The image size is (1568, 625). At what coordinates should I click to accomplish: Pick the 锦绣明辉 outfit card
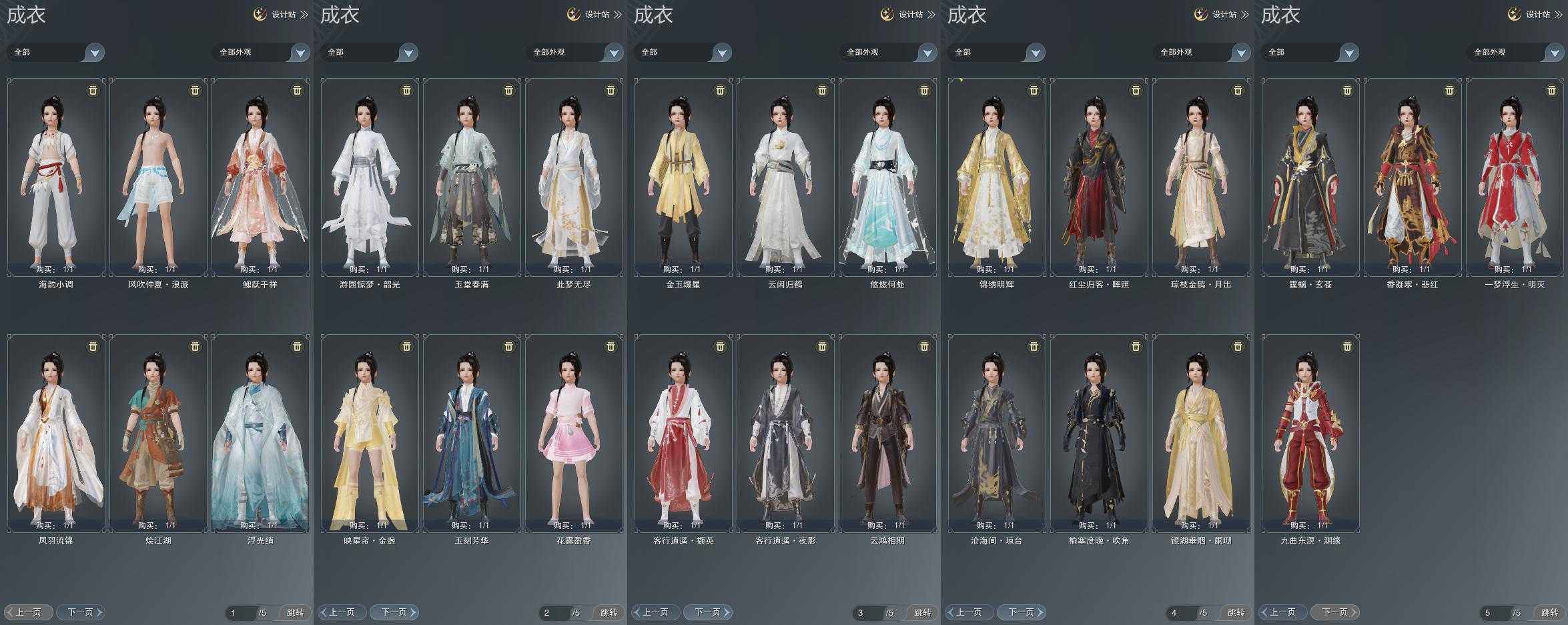coord(997,177)
